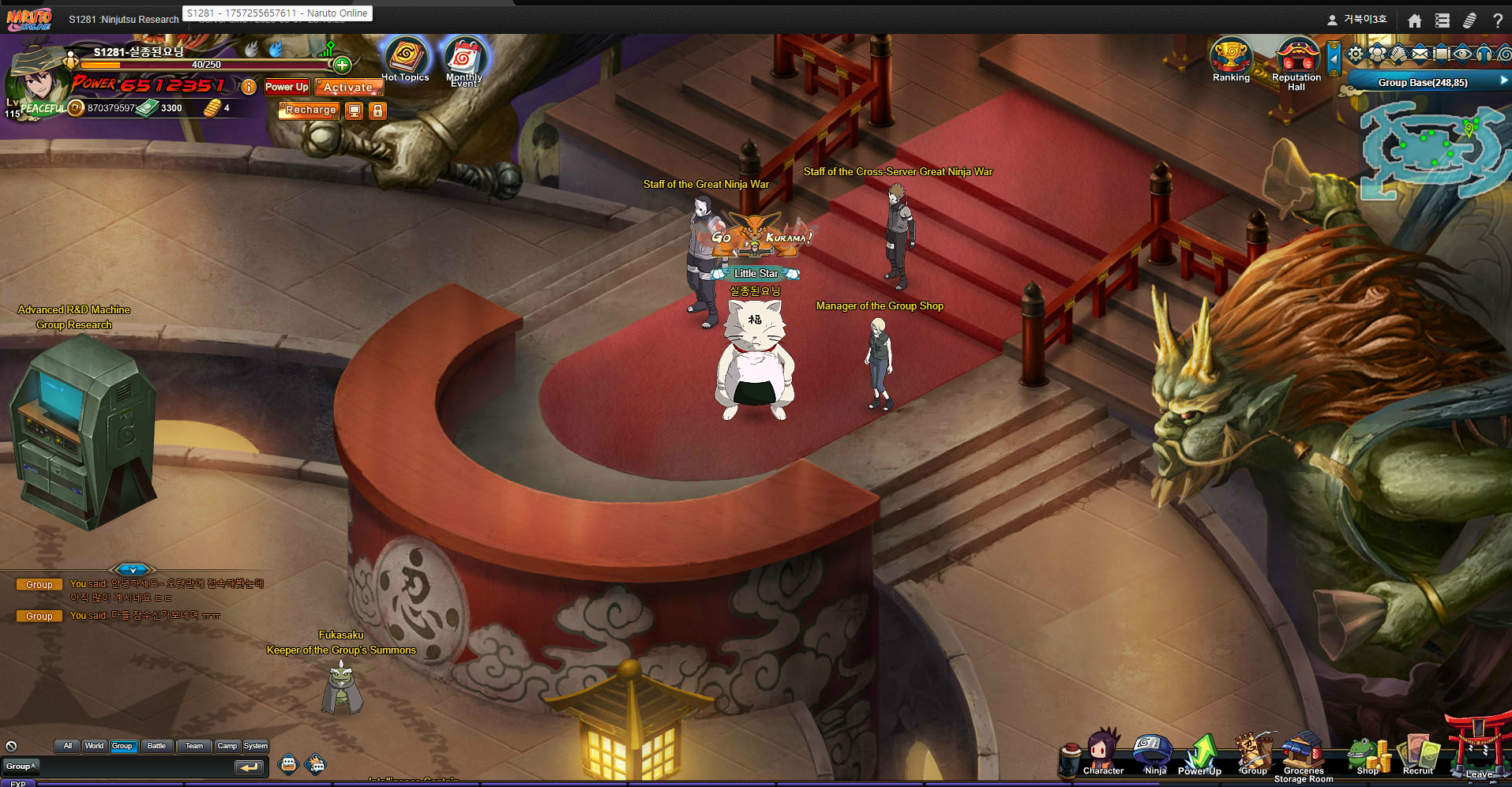Send chat message with the enter arrow button
This screenshot has height=787, width=1512.
click(x=249, y=766)
